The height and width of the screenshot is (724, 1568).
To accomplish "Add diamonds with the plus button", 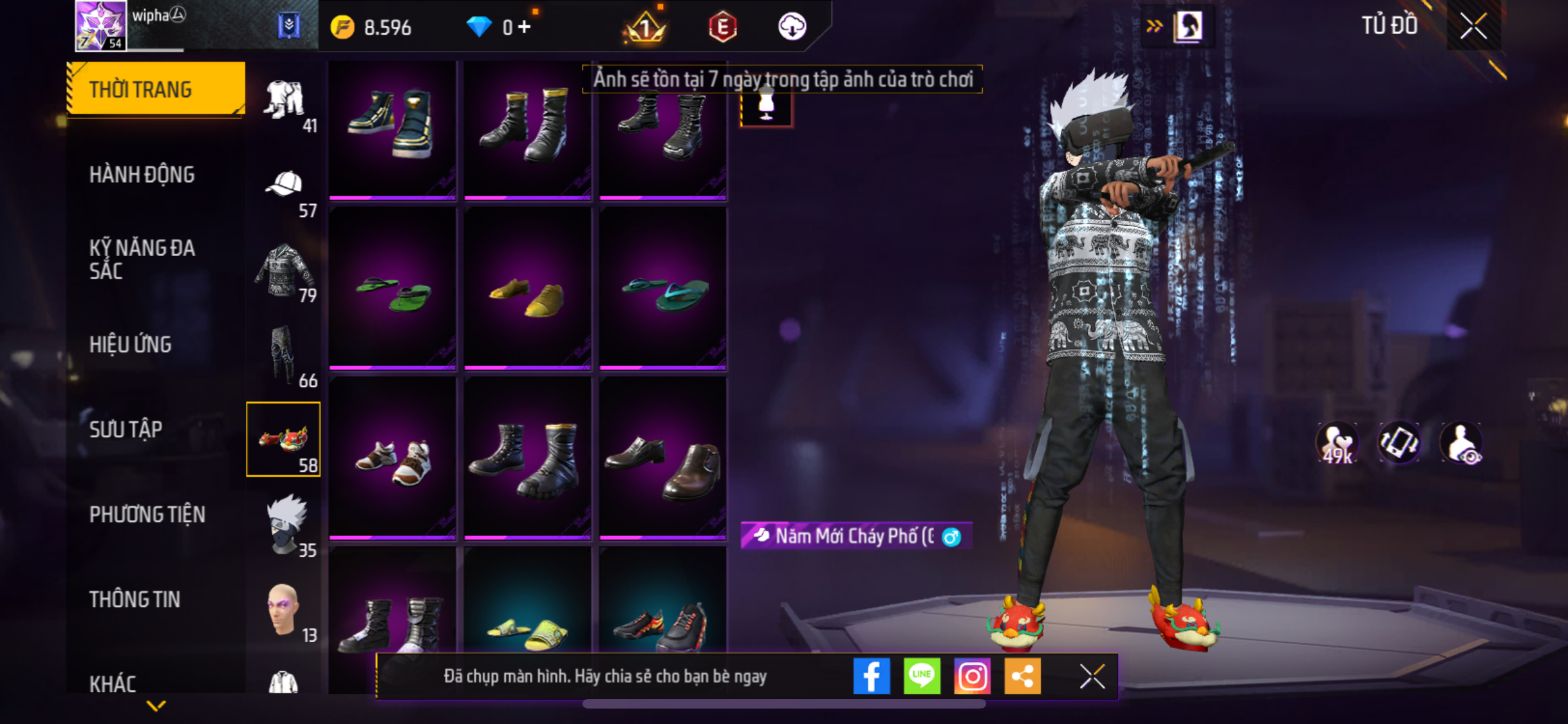I will pyautogui.click(x=525, y=27).
